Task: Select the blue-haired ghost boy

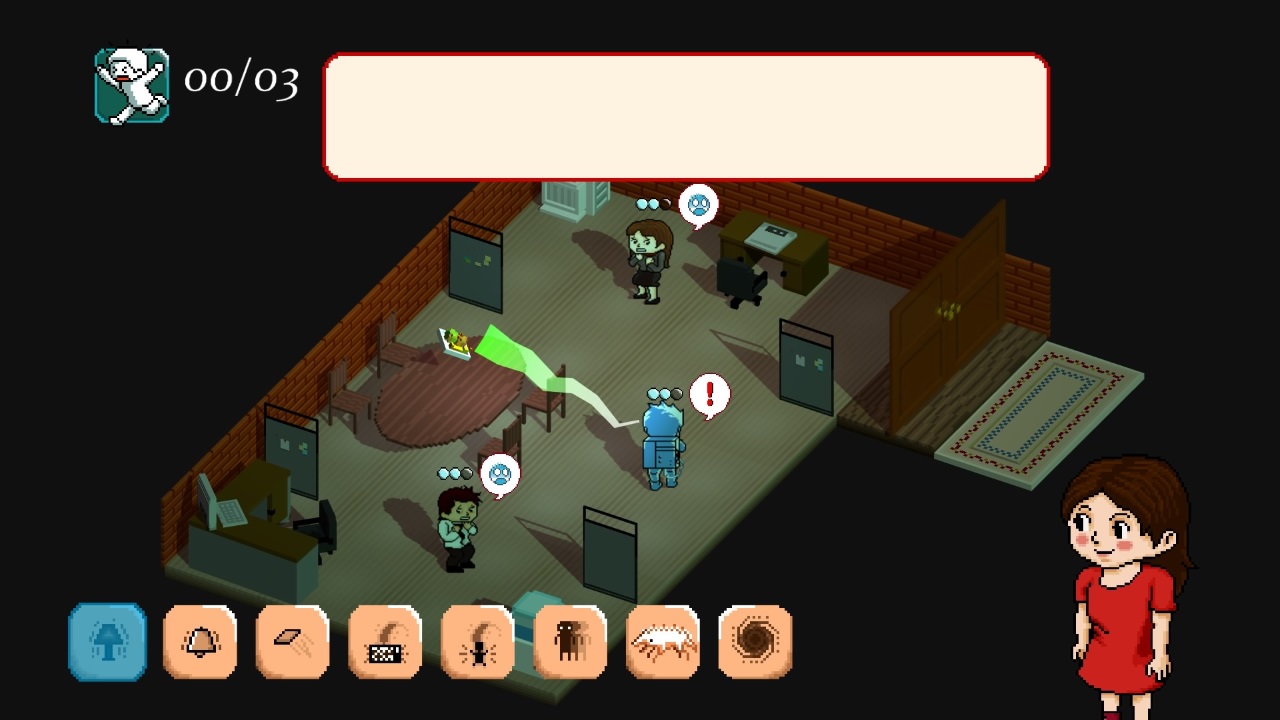Action: pos(660,440)
